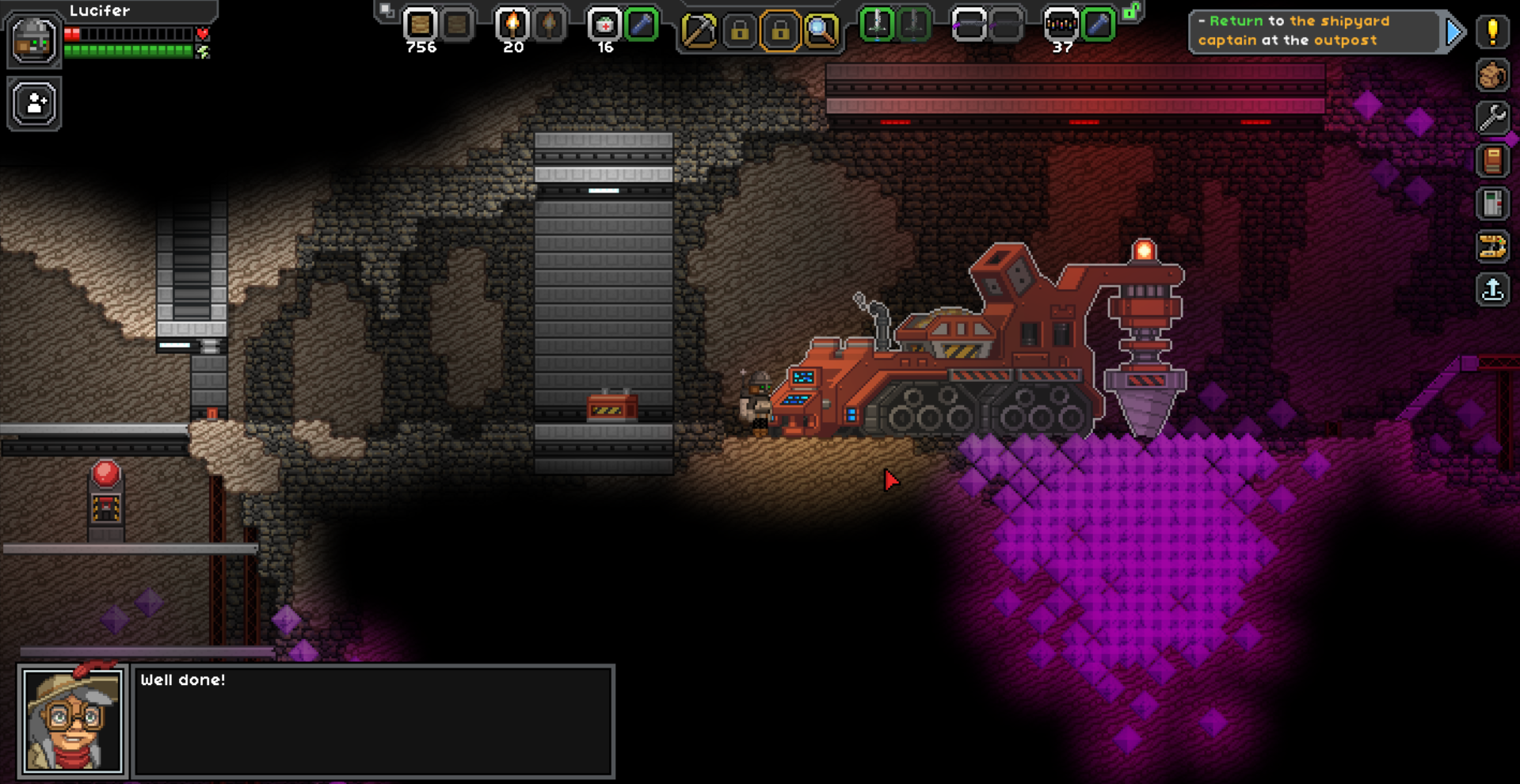Open the inventory bag
Image resolution: width=1520 pixels, height=784 pixels.
(x=1492, y=75)
